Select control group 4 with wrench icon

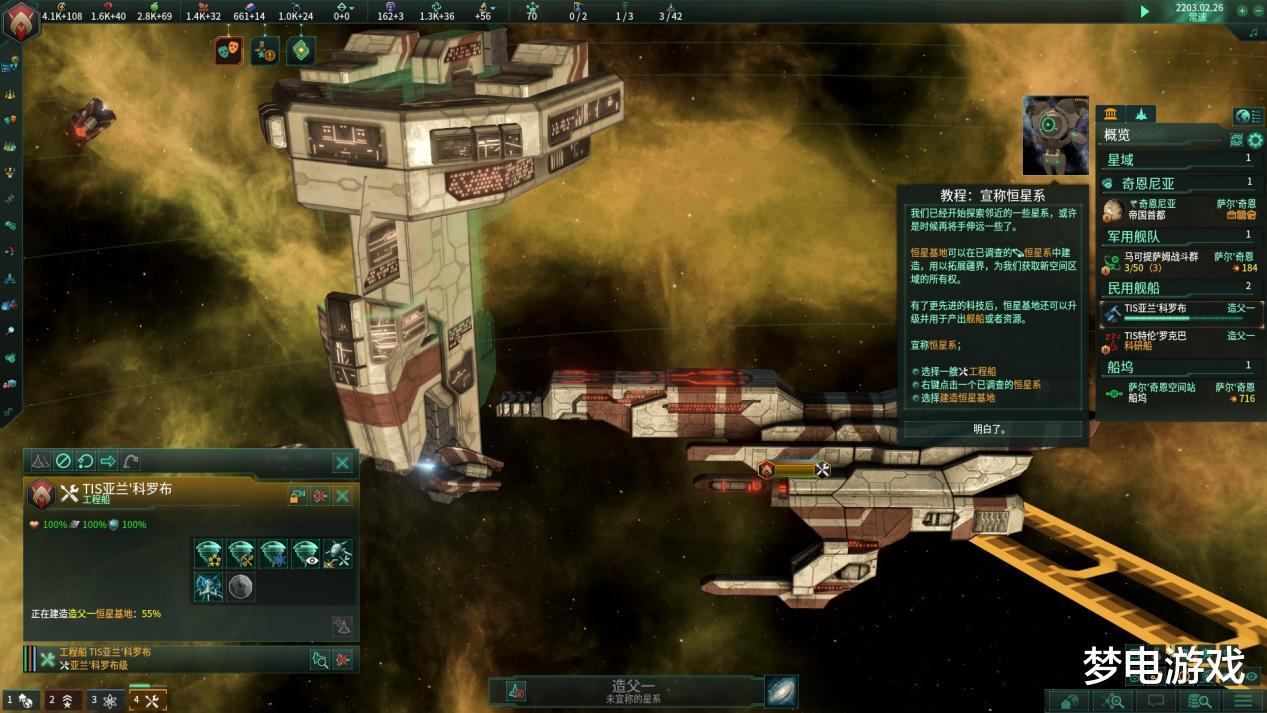pos(147,700)
